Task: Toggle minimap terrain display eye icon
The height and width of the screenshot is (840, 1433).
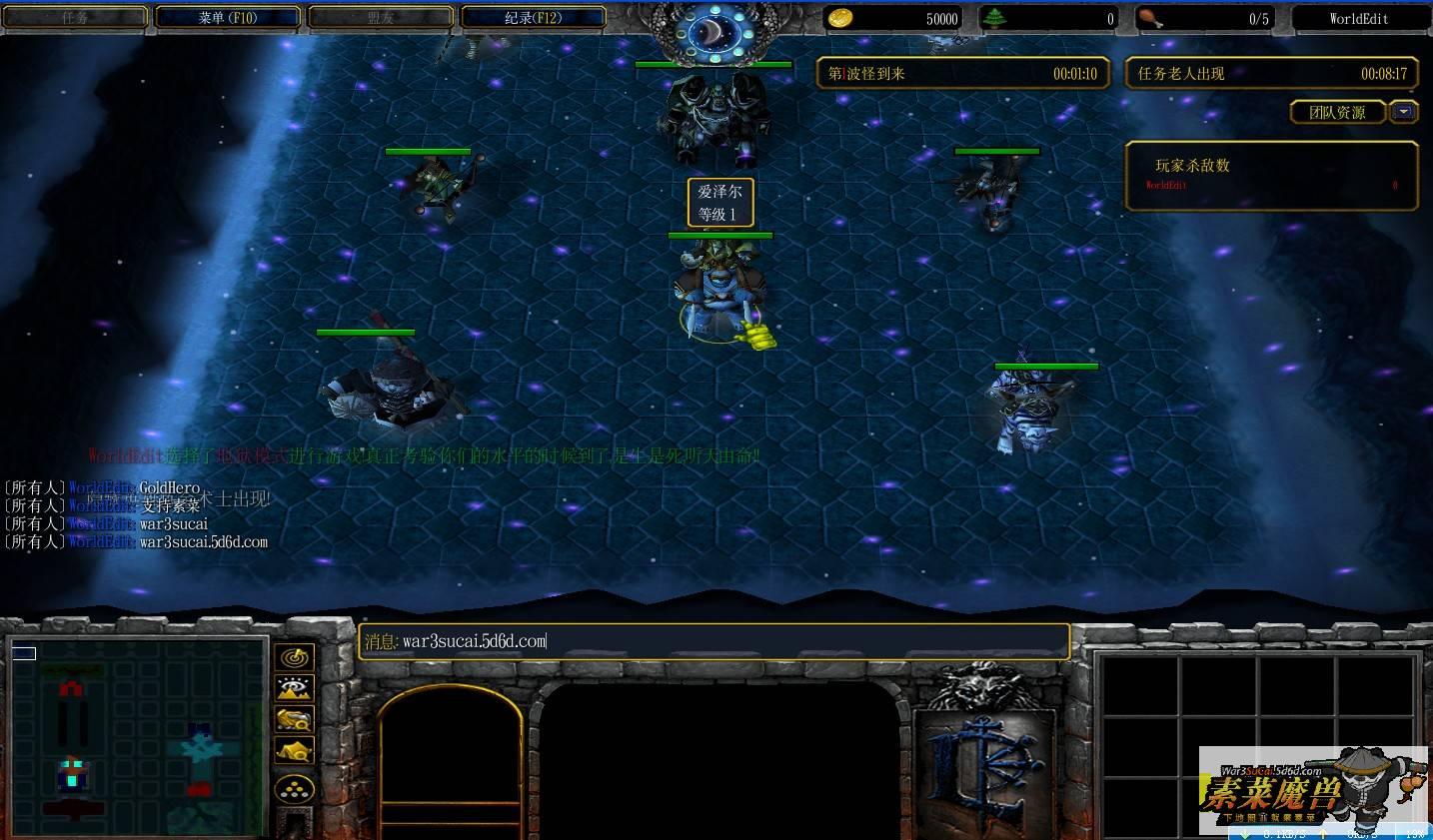Action: [294, 688]
